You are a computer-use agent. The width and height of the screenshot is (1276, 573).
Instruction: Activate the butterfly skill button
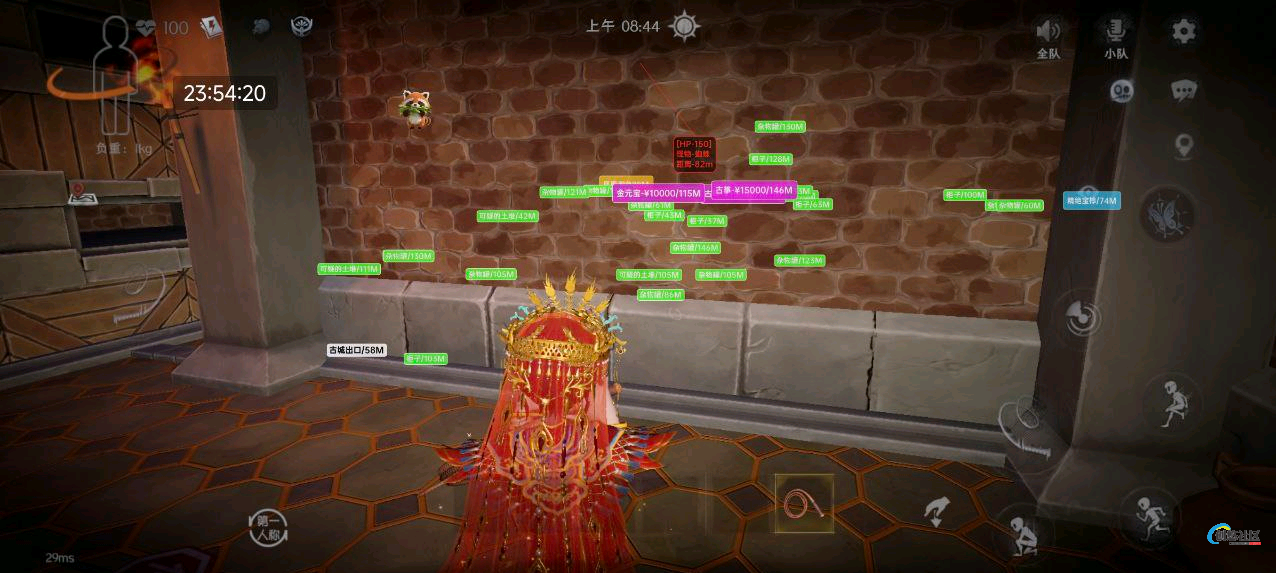[x=1167, y=213]
